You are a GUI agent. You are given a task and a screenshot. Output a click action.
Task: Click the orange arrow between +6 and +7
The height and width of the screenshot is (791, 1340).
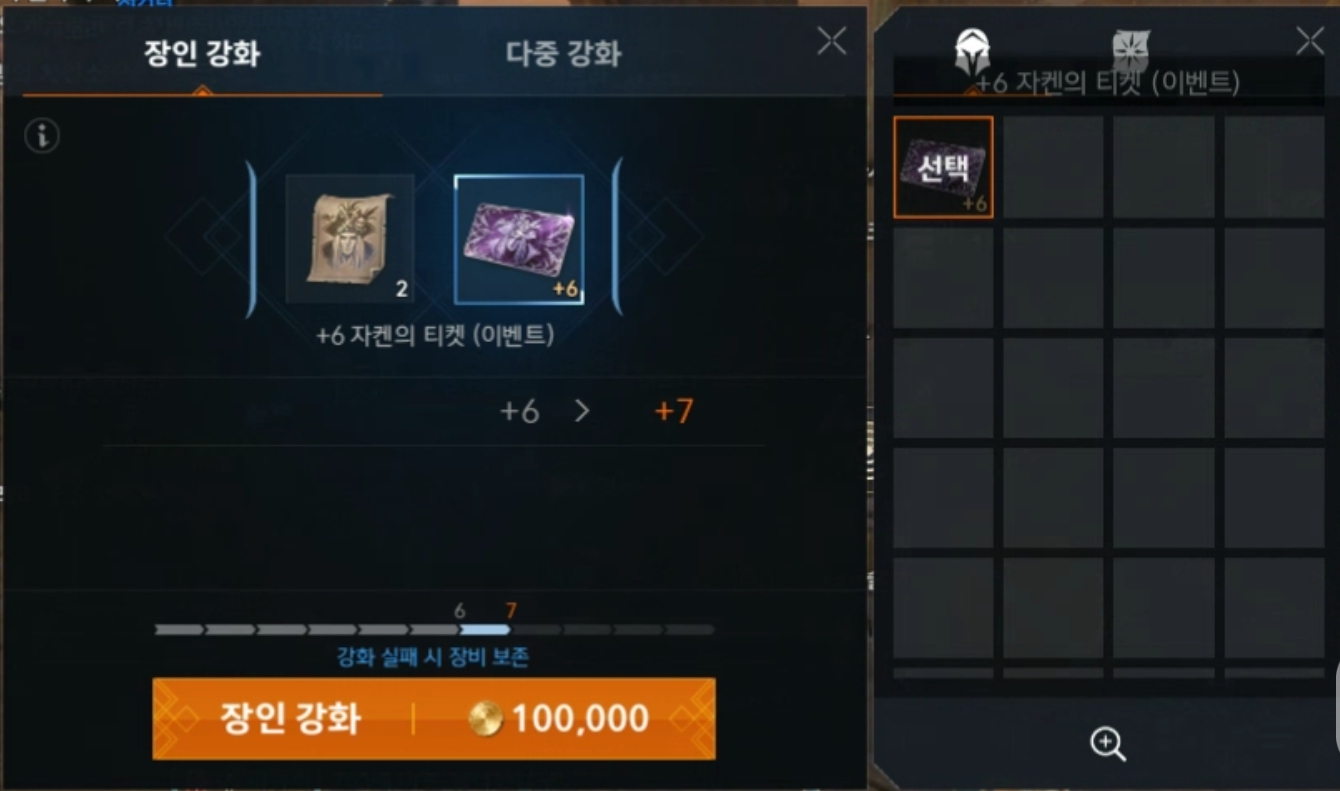[584, 410]
